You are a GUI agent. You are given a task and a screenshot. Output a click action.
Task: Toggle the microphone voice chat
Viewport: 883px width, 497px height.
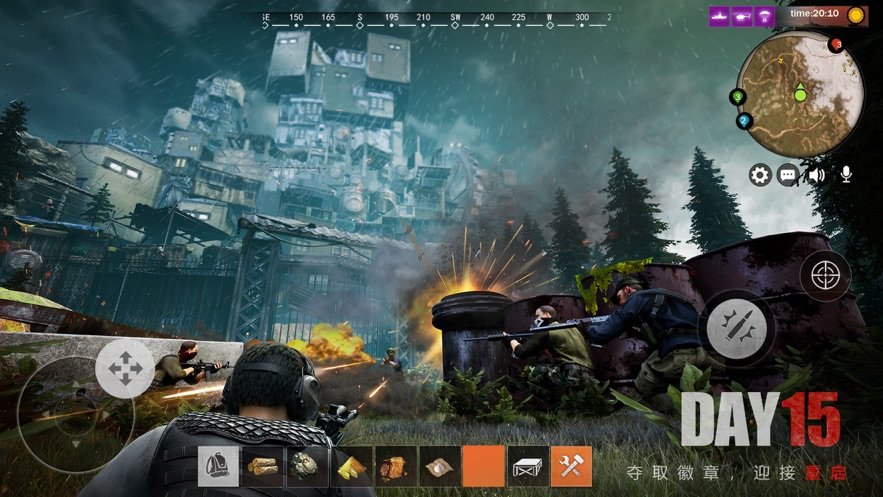(846, 176)
